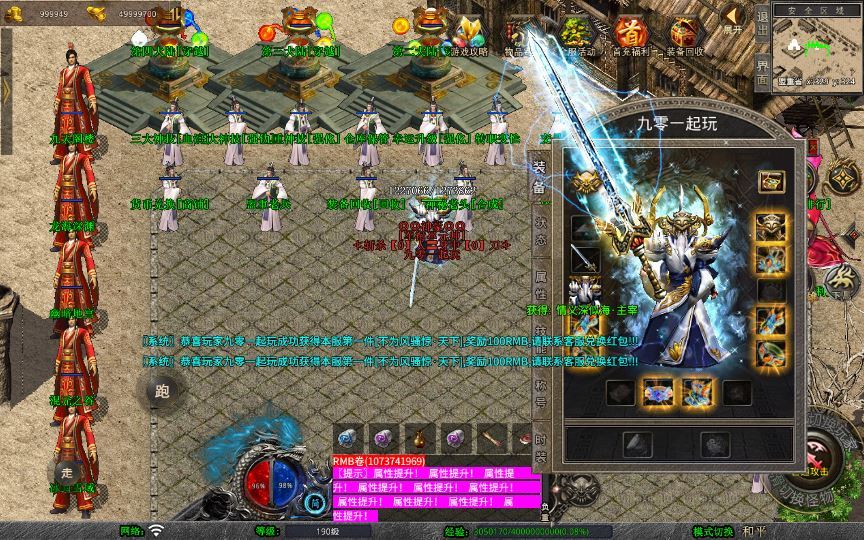Switch to the 属性 attributes tab
Viewport: 864px width, 540px height.
[x=539, y=283]
